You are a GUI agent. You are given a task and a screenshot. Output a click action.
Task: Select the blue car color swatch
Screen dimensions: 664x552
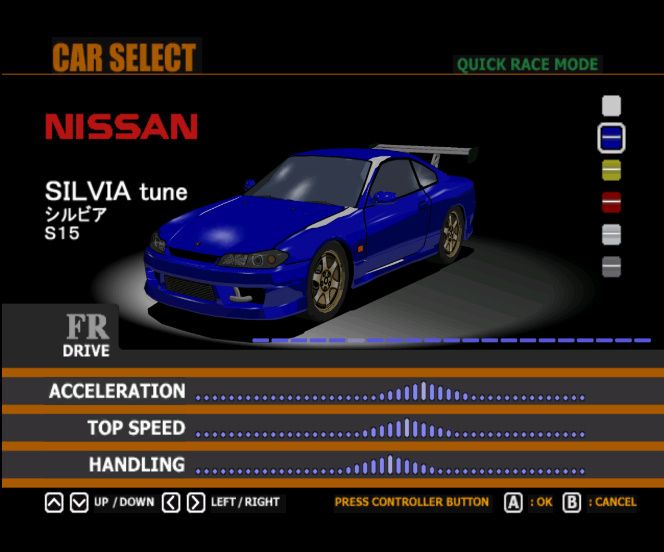pos(611,137)
